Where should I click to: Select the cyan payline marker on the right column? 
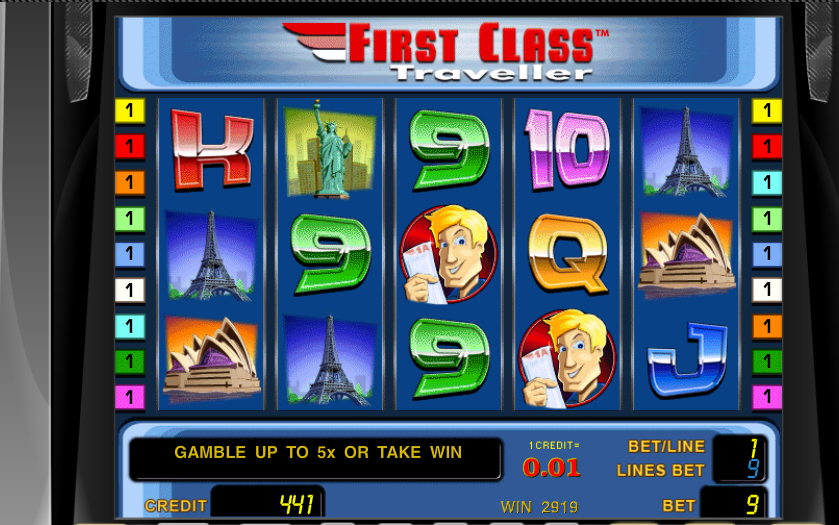[767, 183]
